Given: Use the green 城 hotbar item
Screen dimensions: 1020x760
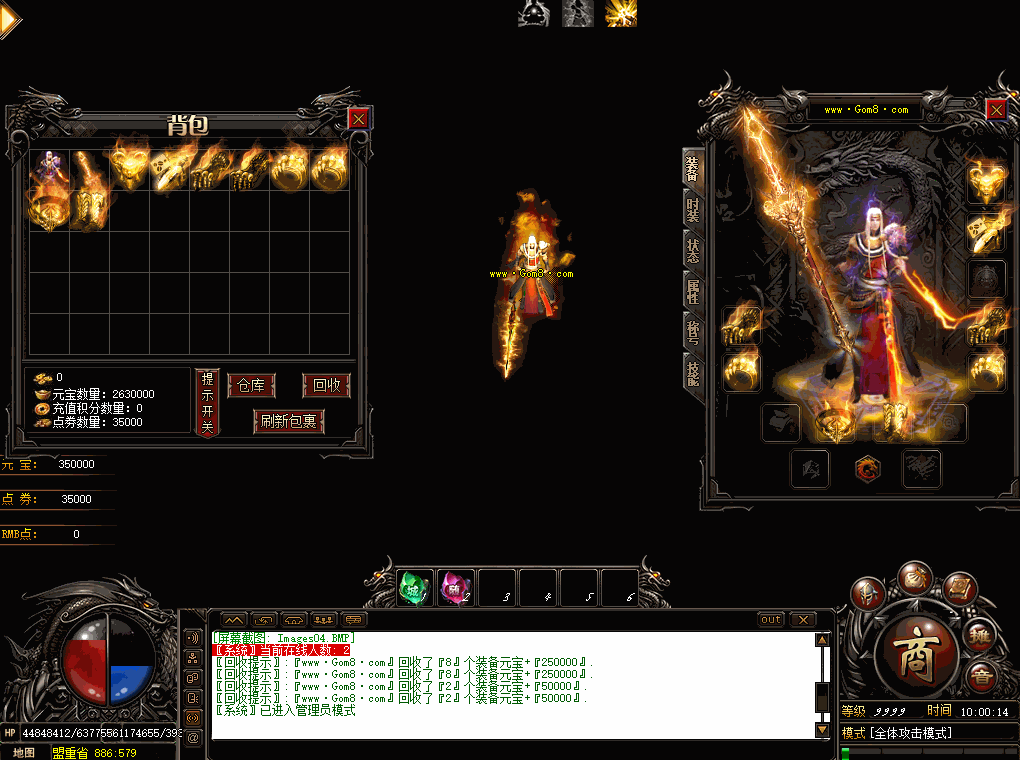Looking at the screenshot, I should tap(415, 588).
